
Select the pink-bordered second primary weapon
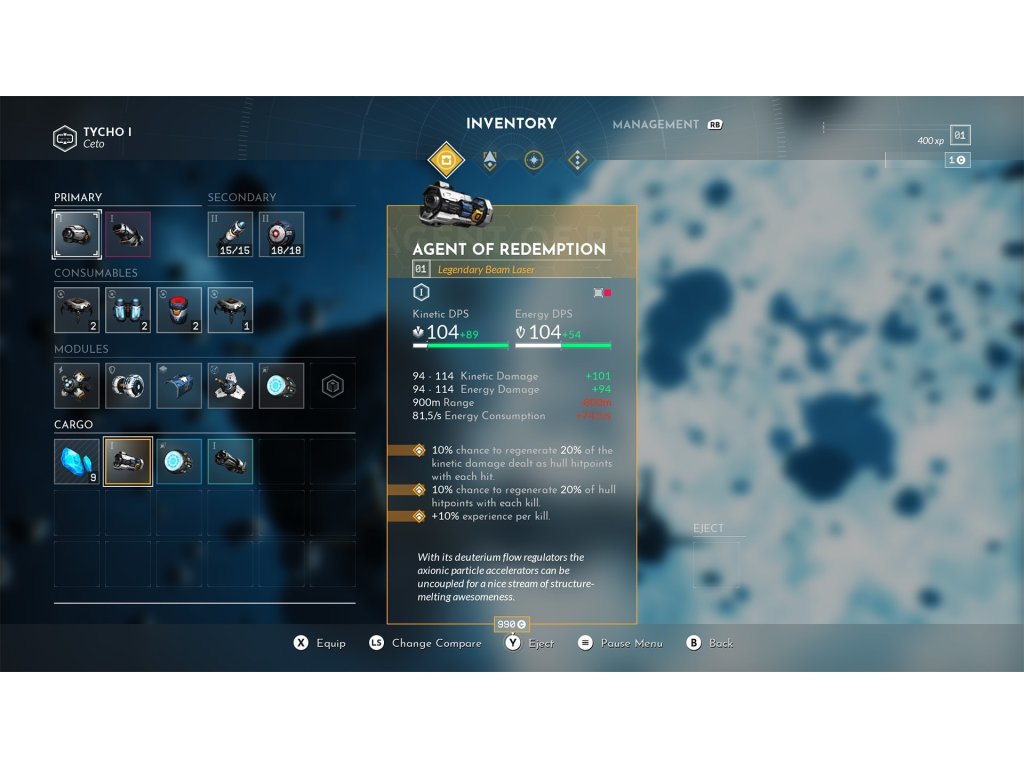128,234
